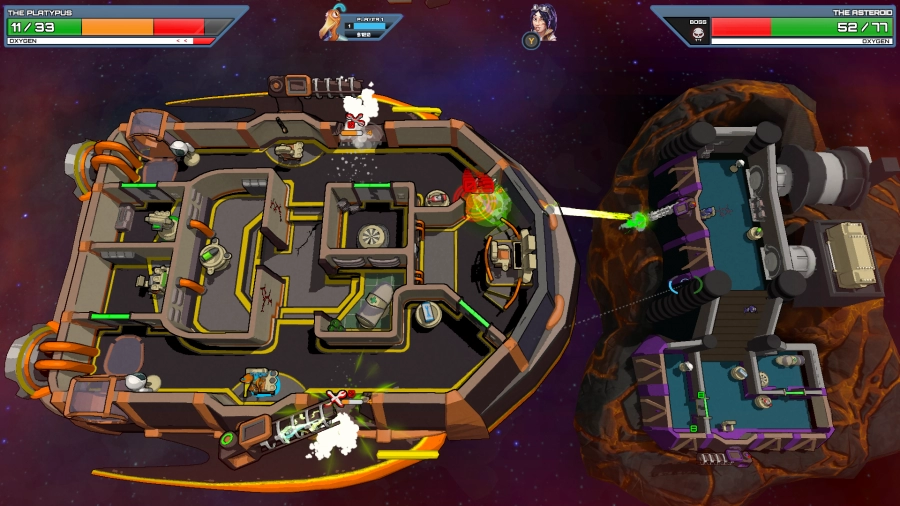
Task: Select the goggled woman character portrait
Action: point(543,22)
